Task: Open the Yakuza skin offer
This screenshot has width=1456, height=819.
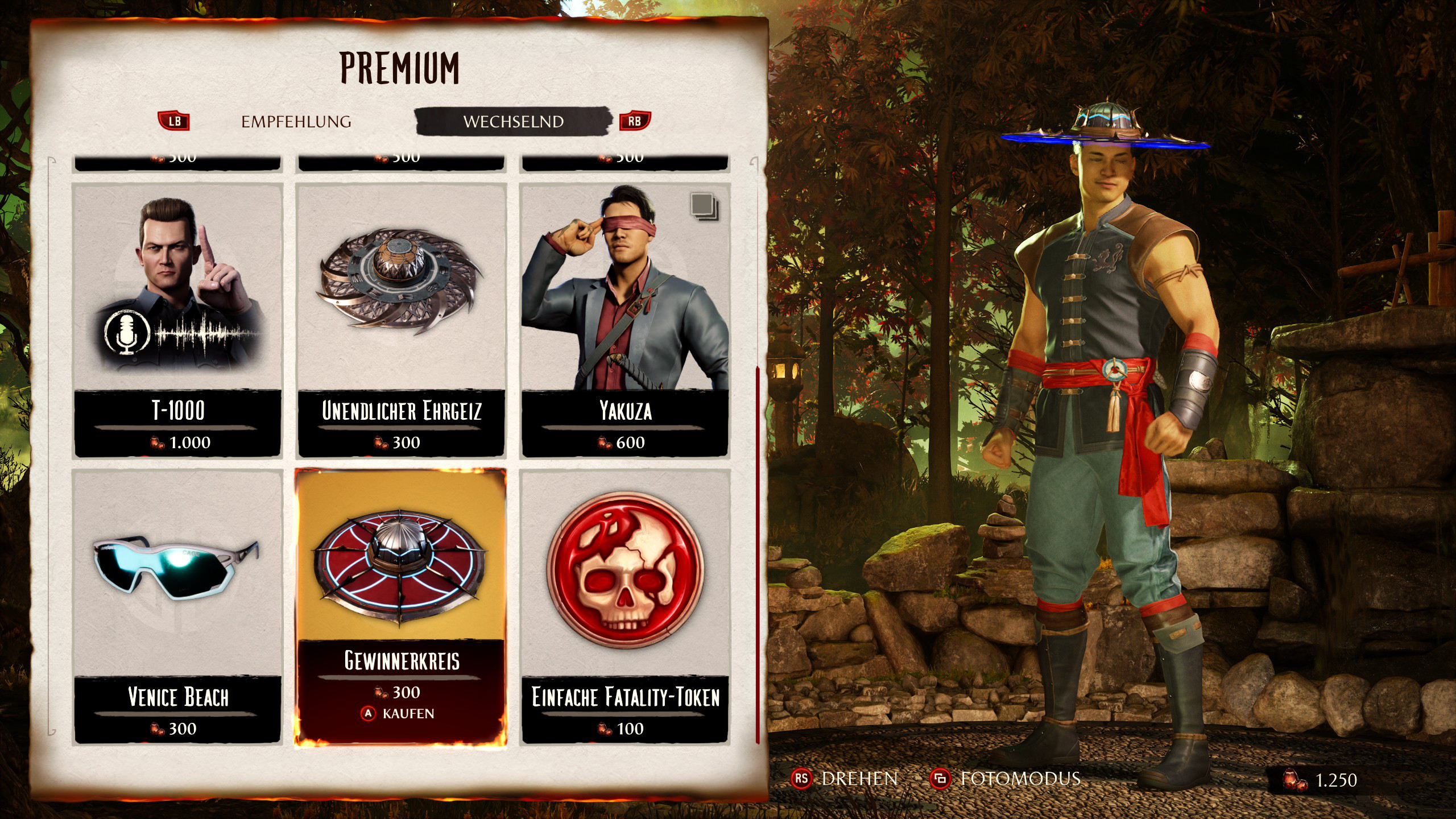Action: coord(625,320)
